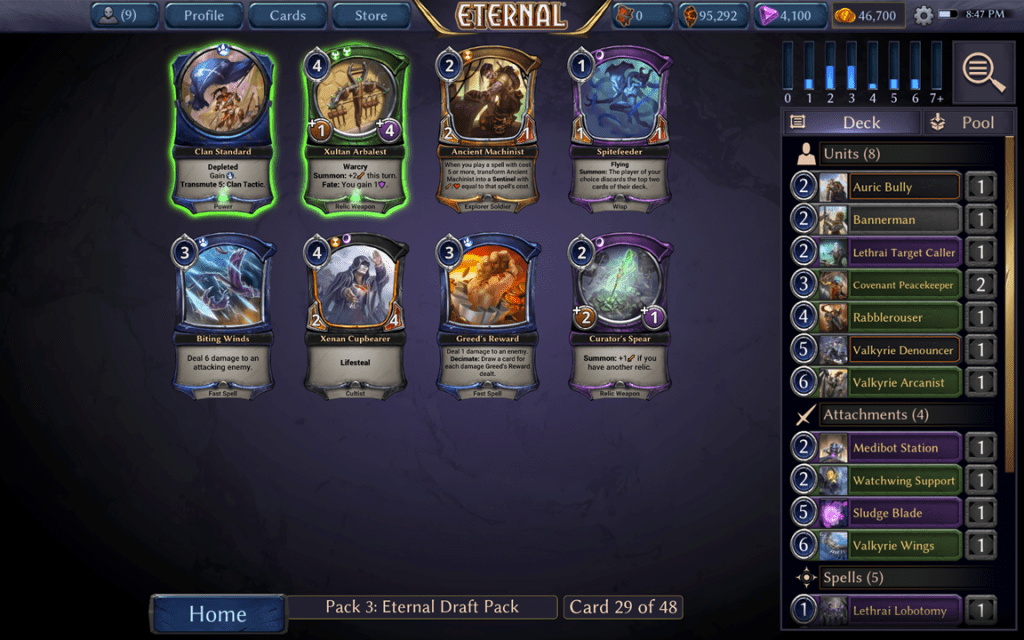Draft the Spitefeeder card

point(621,130)
